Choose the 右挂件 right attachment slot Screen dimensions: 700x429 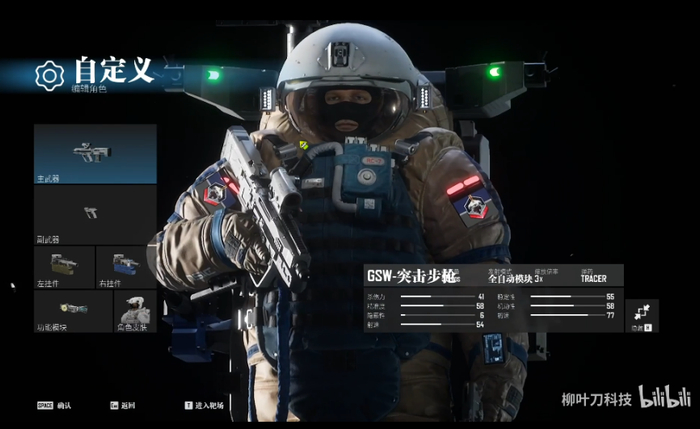(x=126, y=267)
